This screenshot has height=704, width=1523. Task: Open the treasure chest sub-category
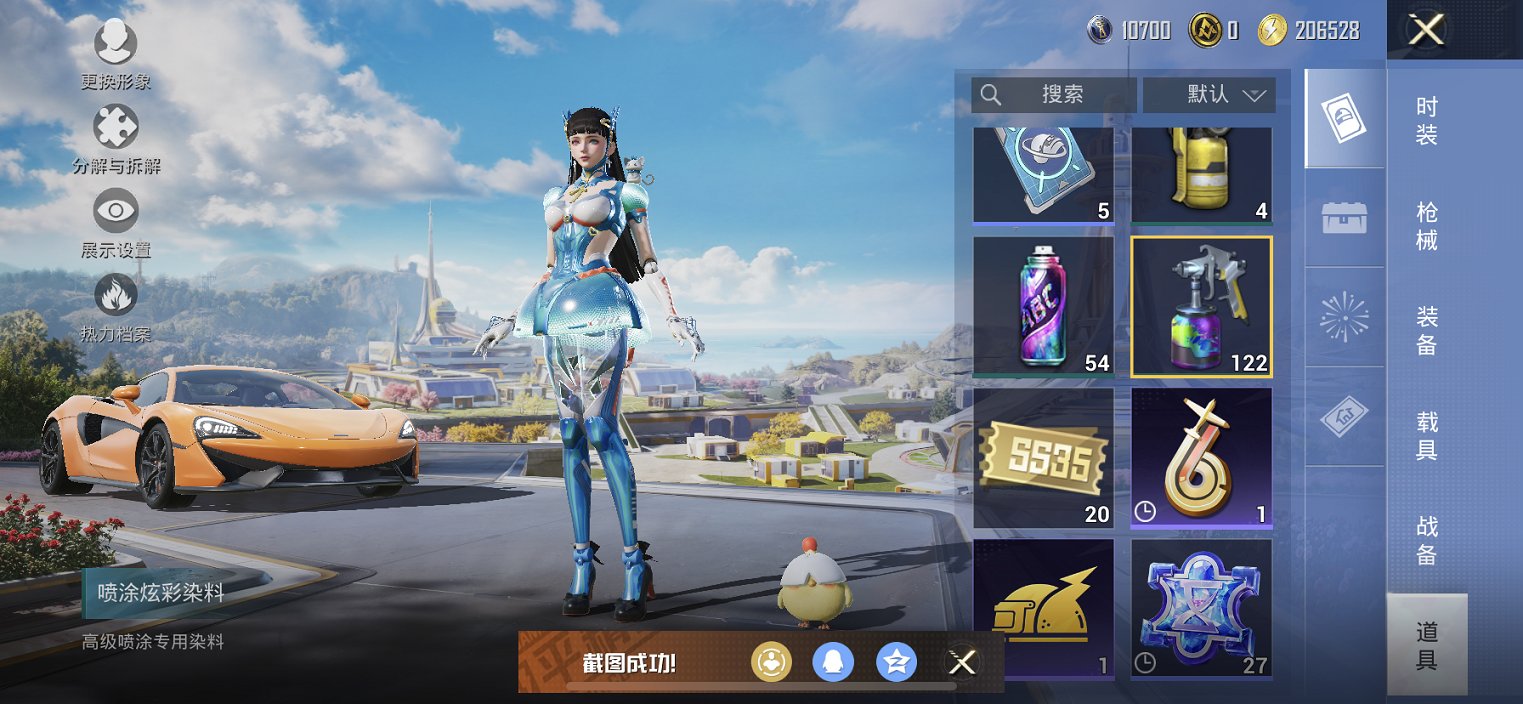click(1344, 217)
